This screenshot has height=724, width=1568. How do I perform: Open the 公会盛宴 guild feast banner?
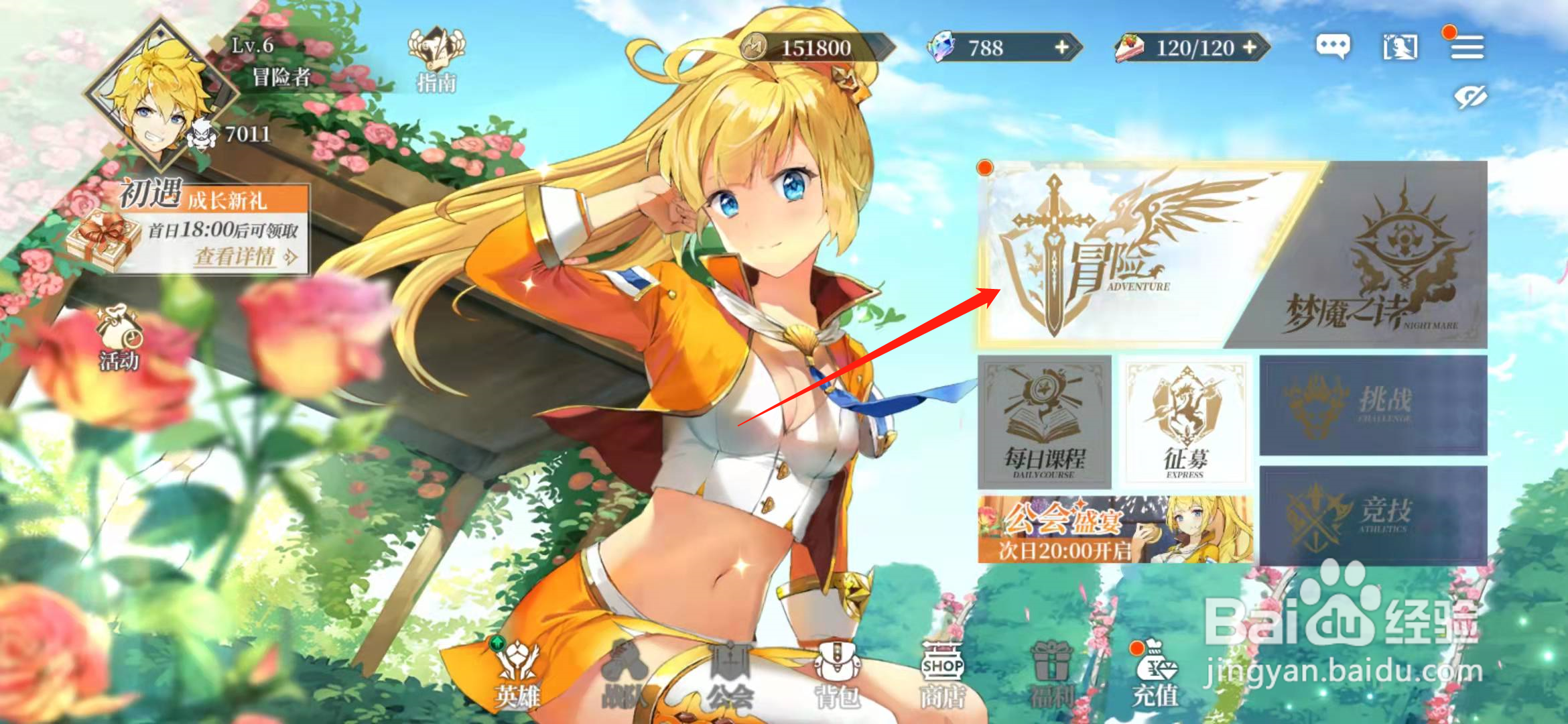point(1114,530)
